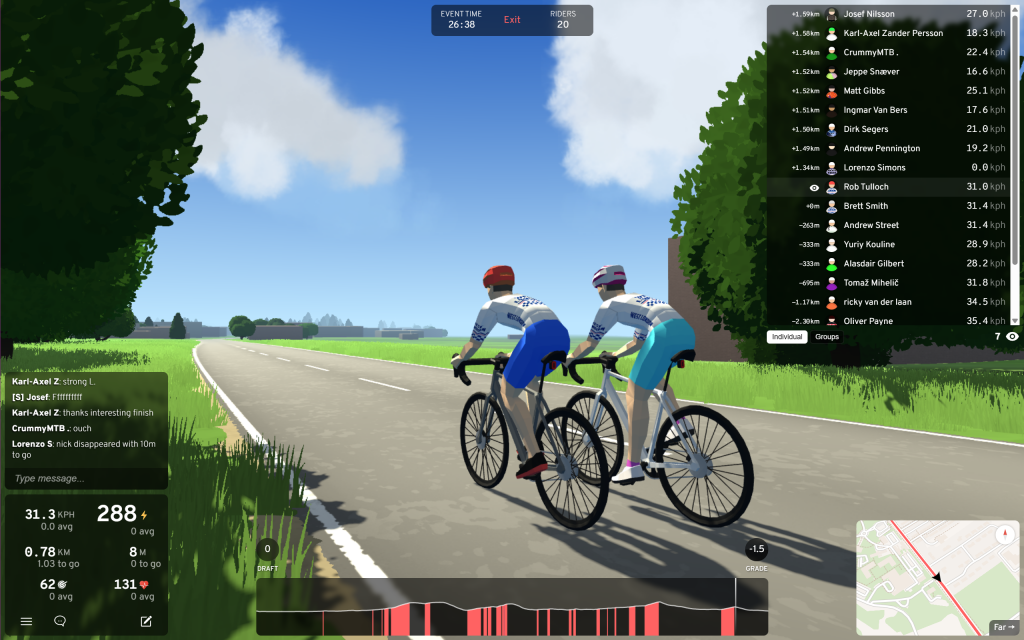Select Josef Nilsson in the rider list
The image size is (1024, 640).
pyautogui.click(x=869, y=14)
